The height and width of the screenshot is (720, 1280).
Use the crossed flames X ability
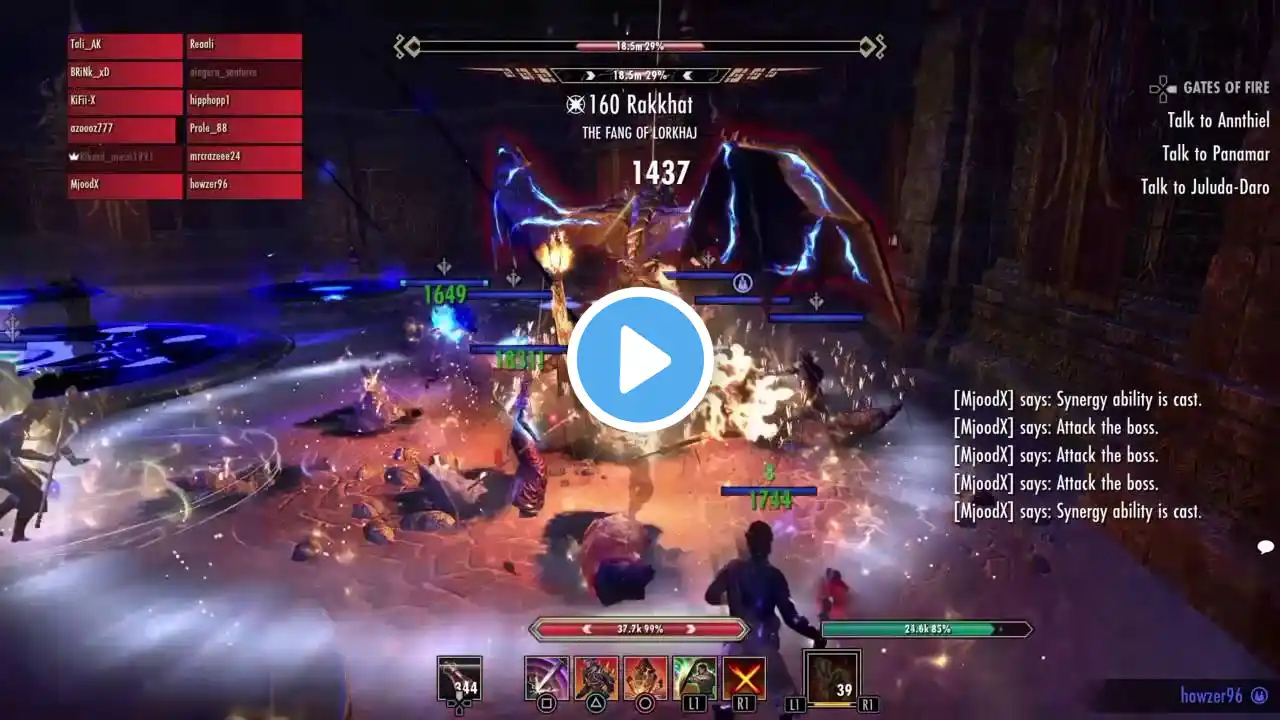point(744,678)
